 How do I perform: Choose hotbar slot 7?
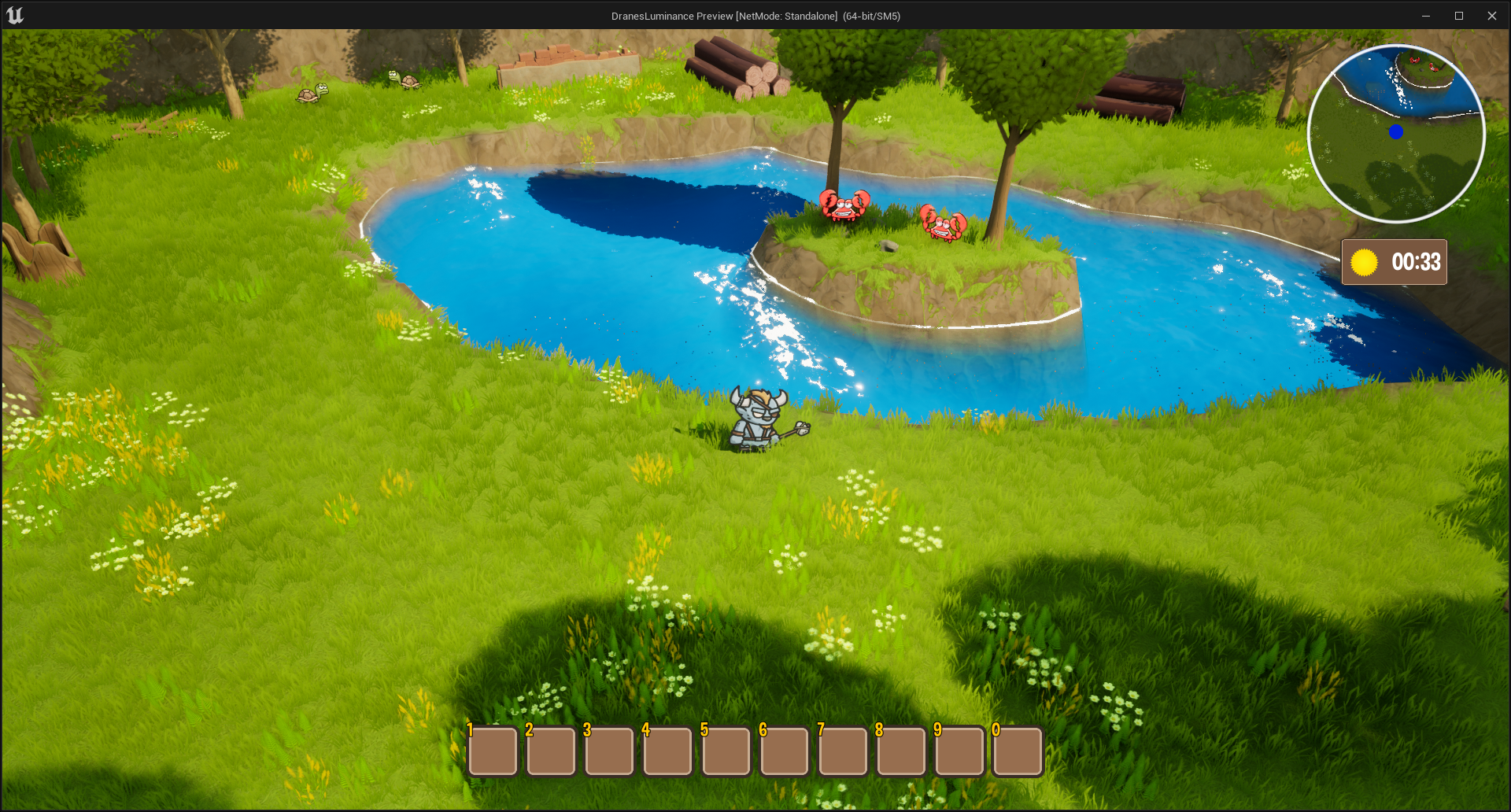point(843,751)
